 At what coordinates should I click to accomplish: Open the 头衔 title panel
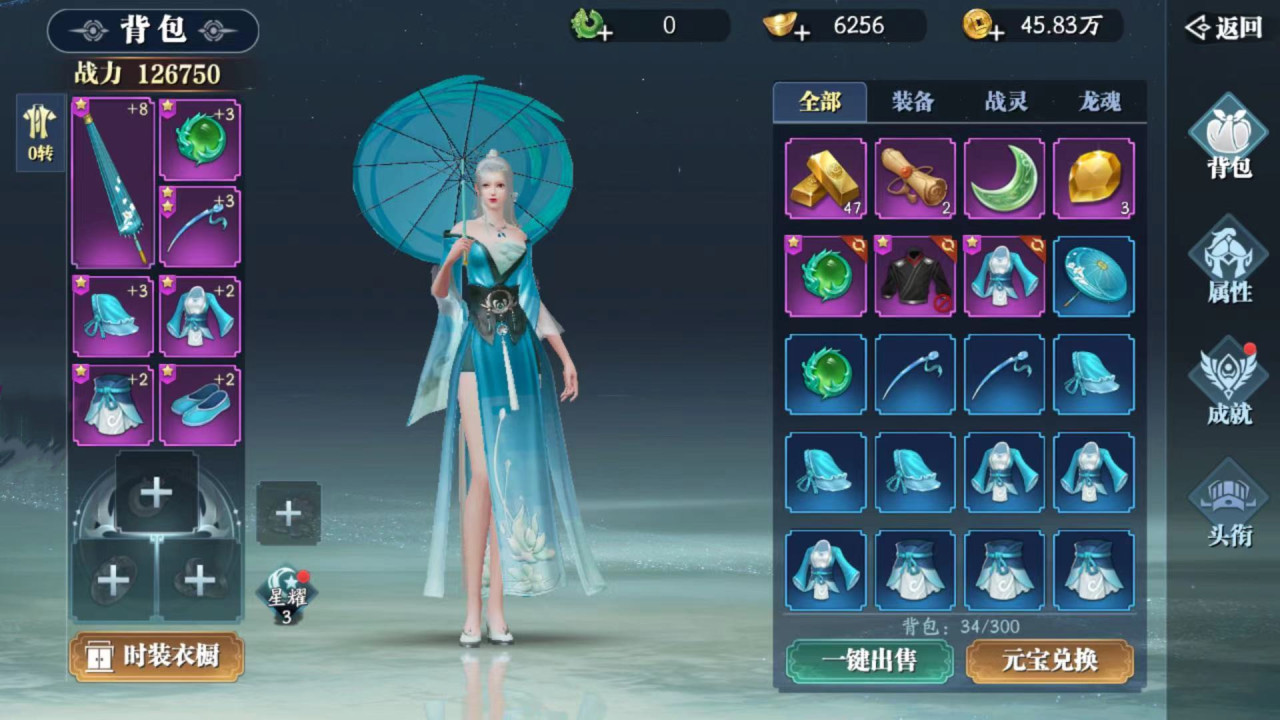[x=1229, y=505]
